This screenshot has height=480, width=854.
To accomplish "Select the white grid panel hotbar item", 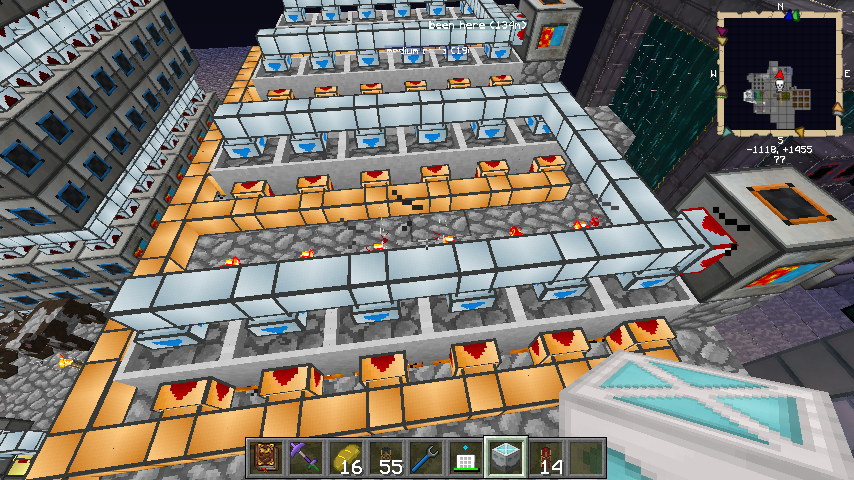I will [462, 458].
